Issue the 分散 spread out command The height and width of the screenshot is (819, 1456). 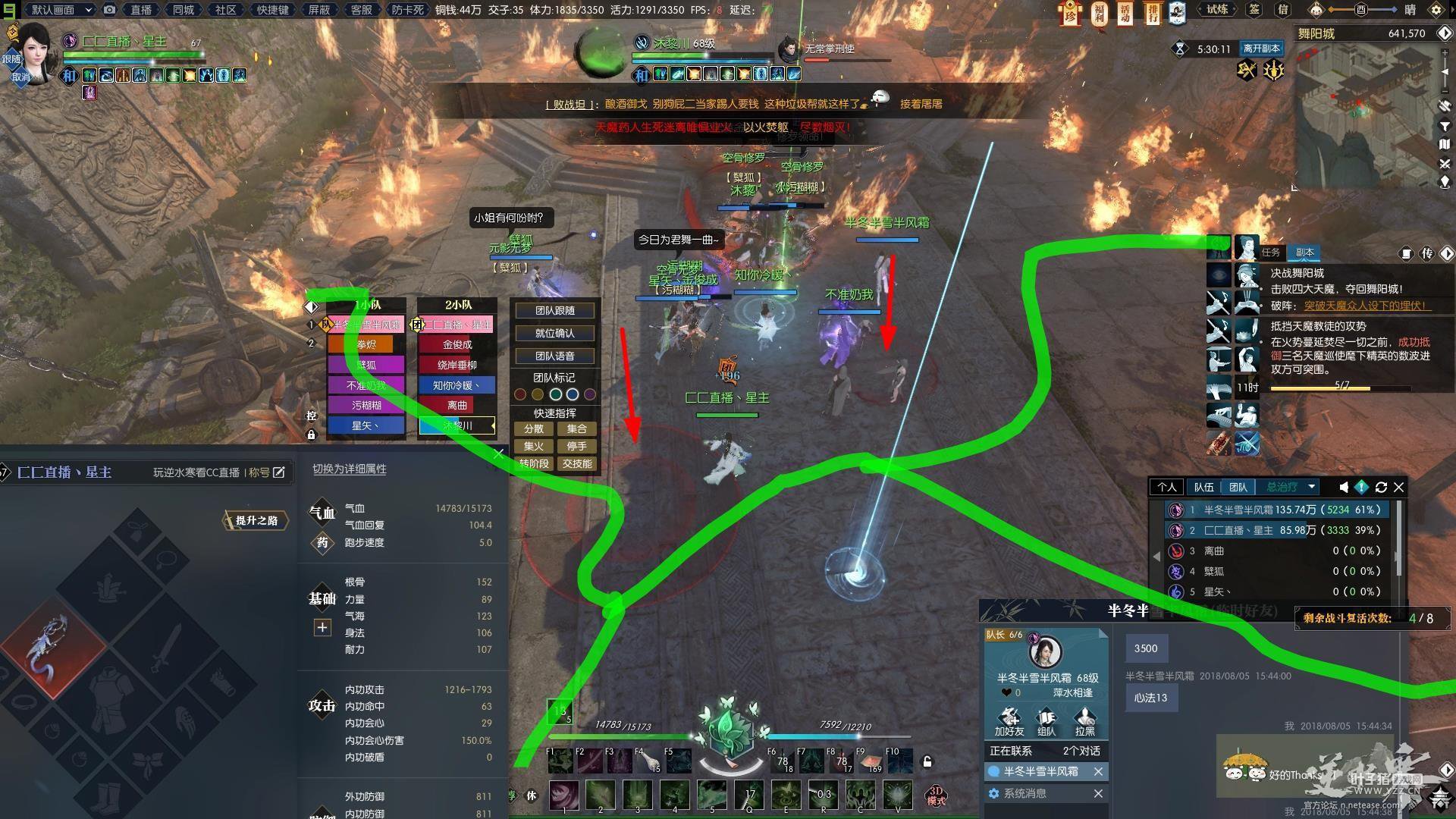click(533, 429)
